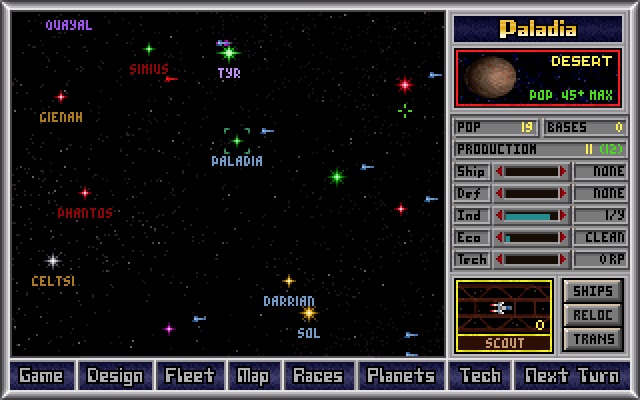Open the Planets list
Screen dimensions: 640x400
tap(400, 376)
